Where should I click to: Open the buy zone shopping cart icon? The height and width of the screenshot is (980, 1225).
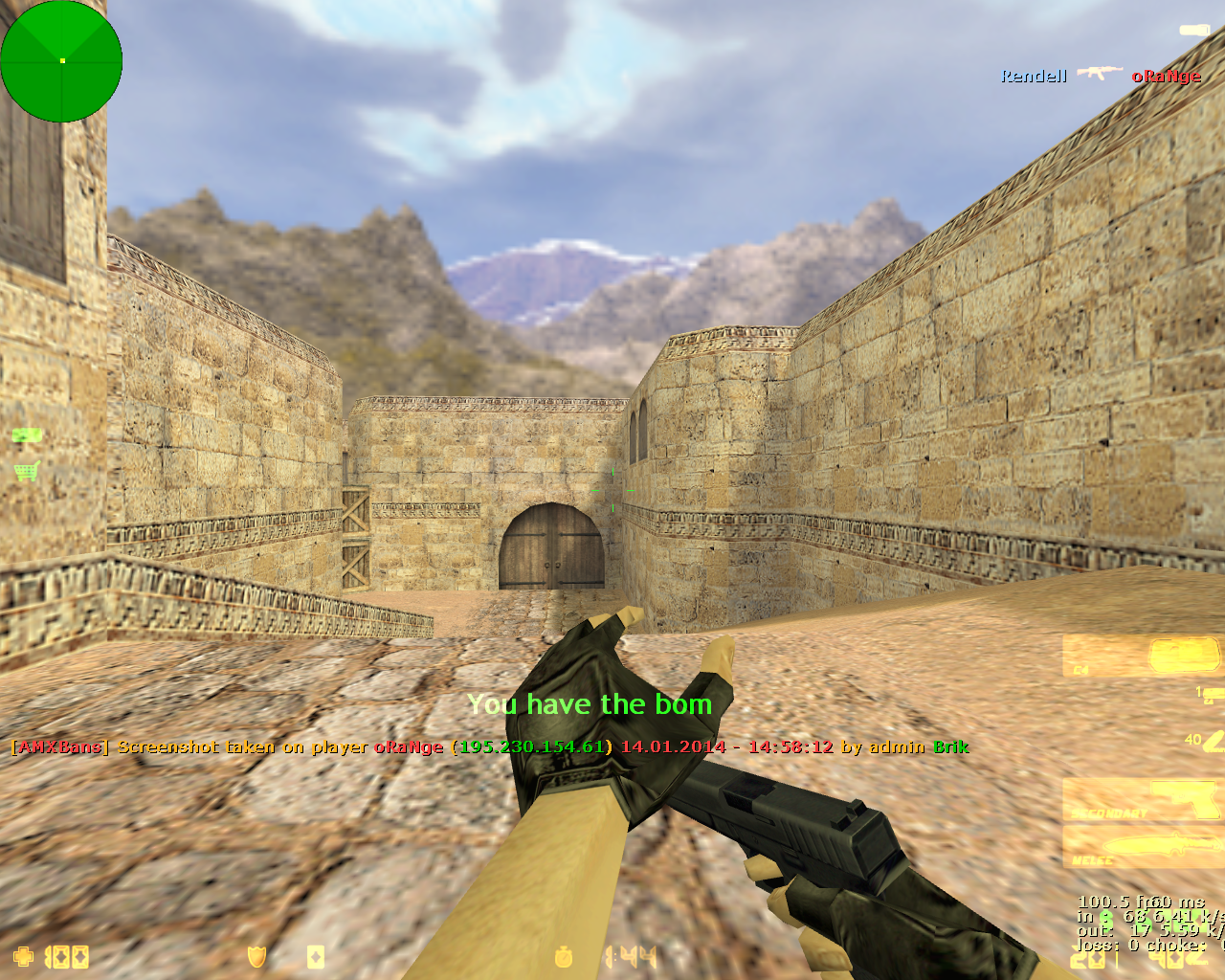(x=27, y=470)
